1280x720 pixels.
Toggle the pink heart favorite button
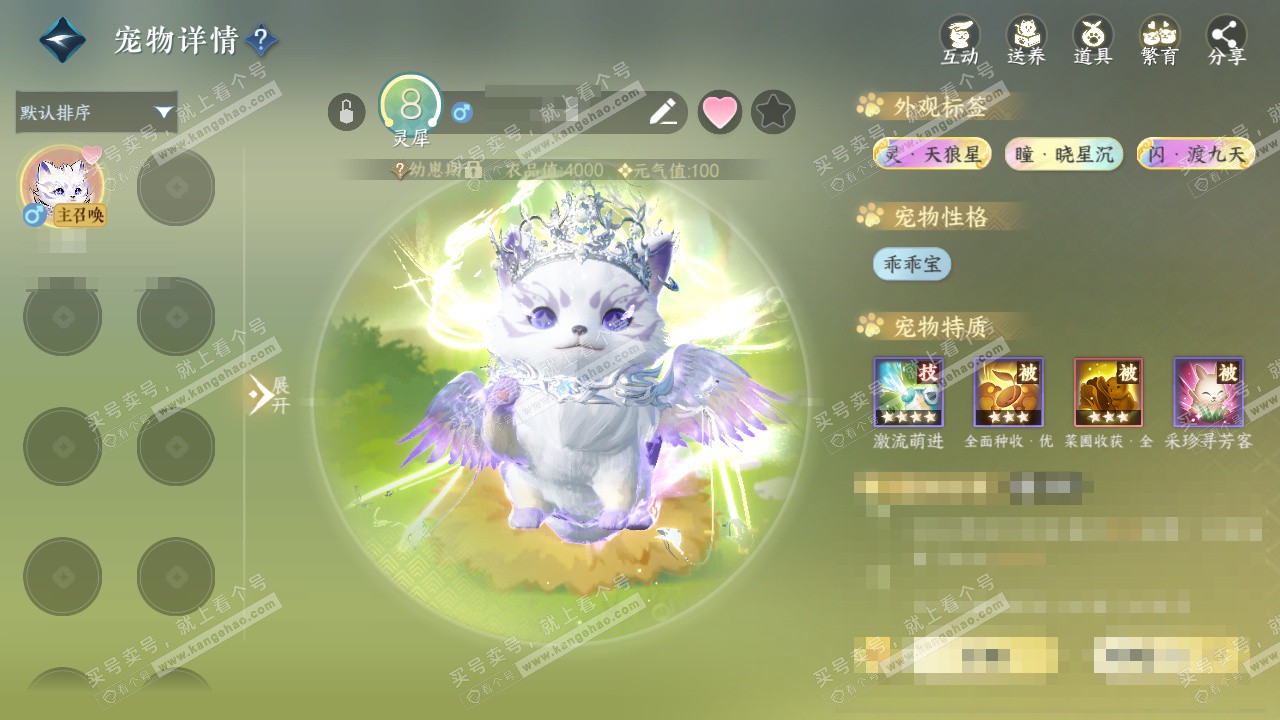pyautogui.click(x=719, y=112)
